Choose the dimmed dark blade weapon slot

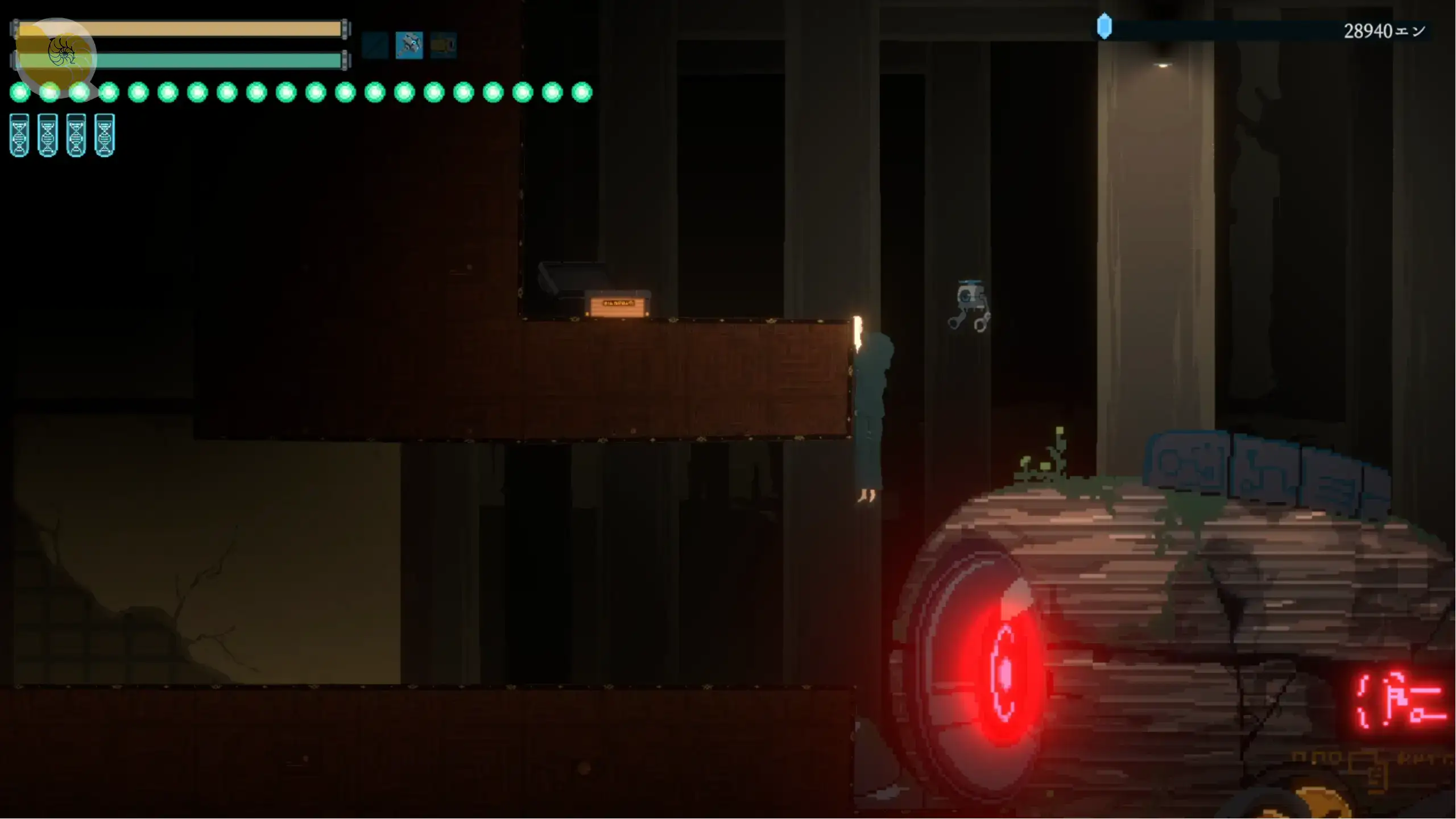pyautogui.click(x=375, y=45)
